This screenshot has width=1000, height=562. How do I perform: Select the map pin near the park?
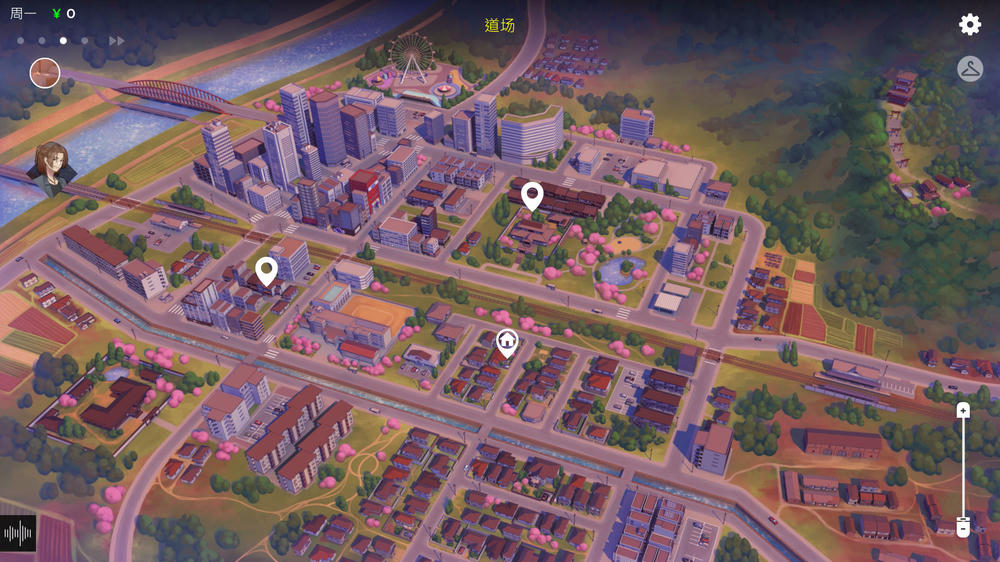[532, 196]
